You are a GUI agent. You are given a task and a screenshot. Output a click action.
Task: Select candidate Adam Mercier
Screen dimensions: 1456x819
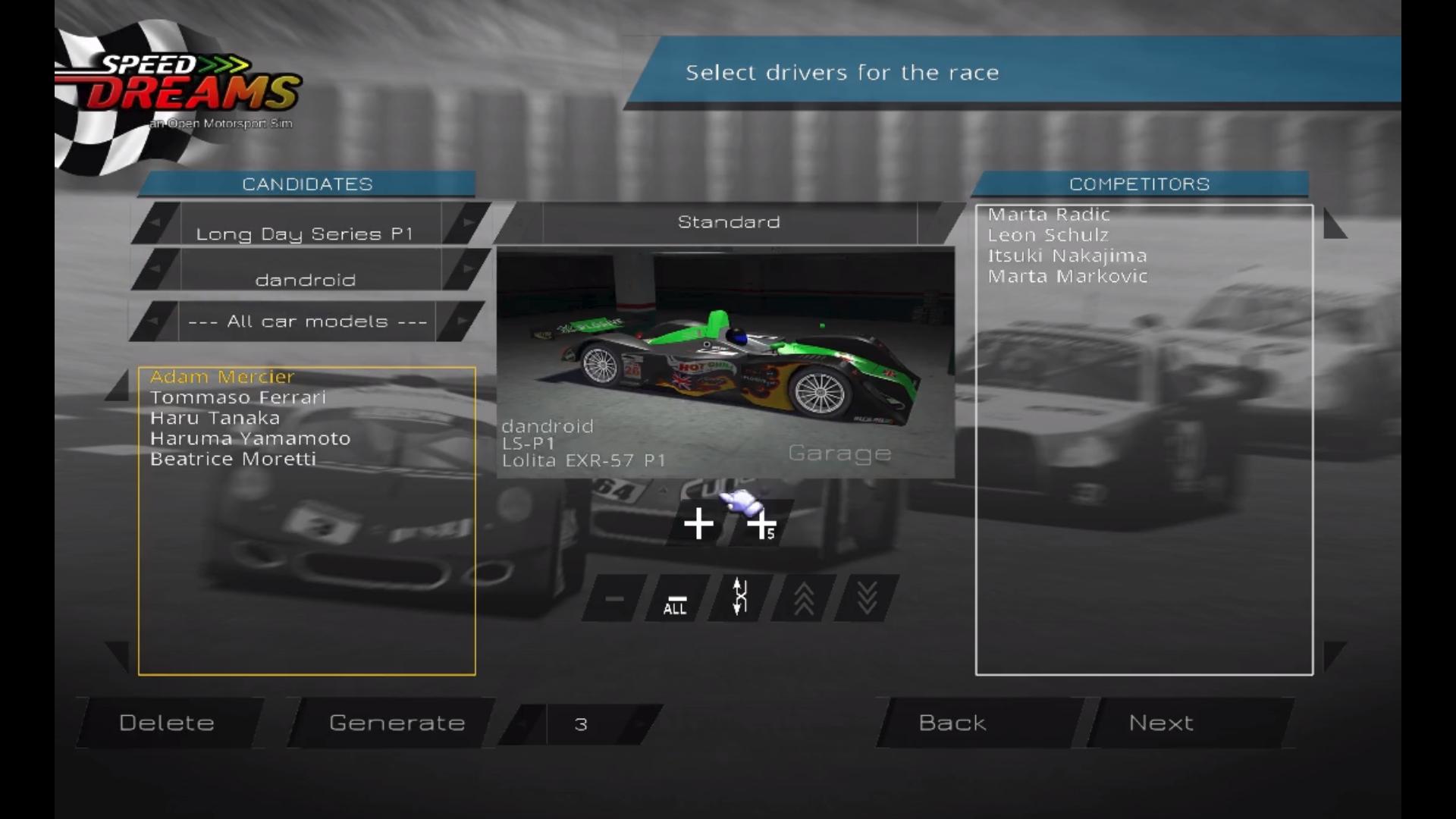[x=222, y=377]
